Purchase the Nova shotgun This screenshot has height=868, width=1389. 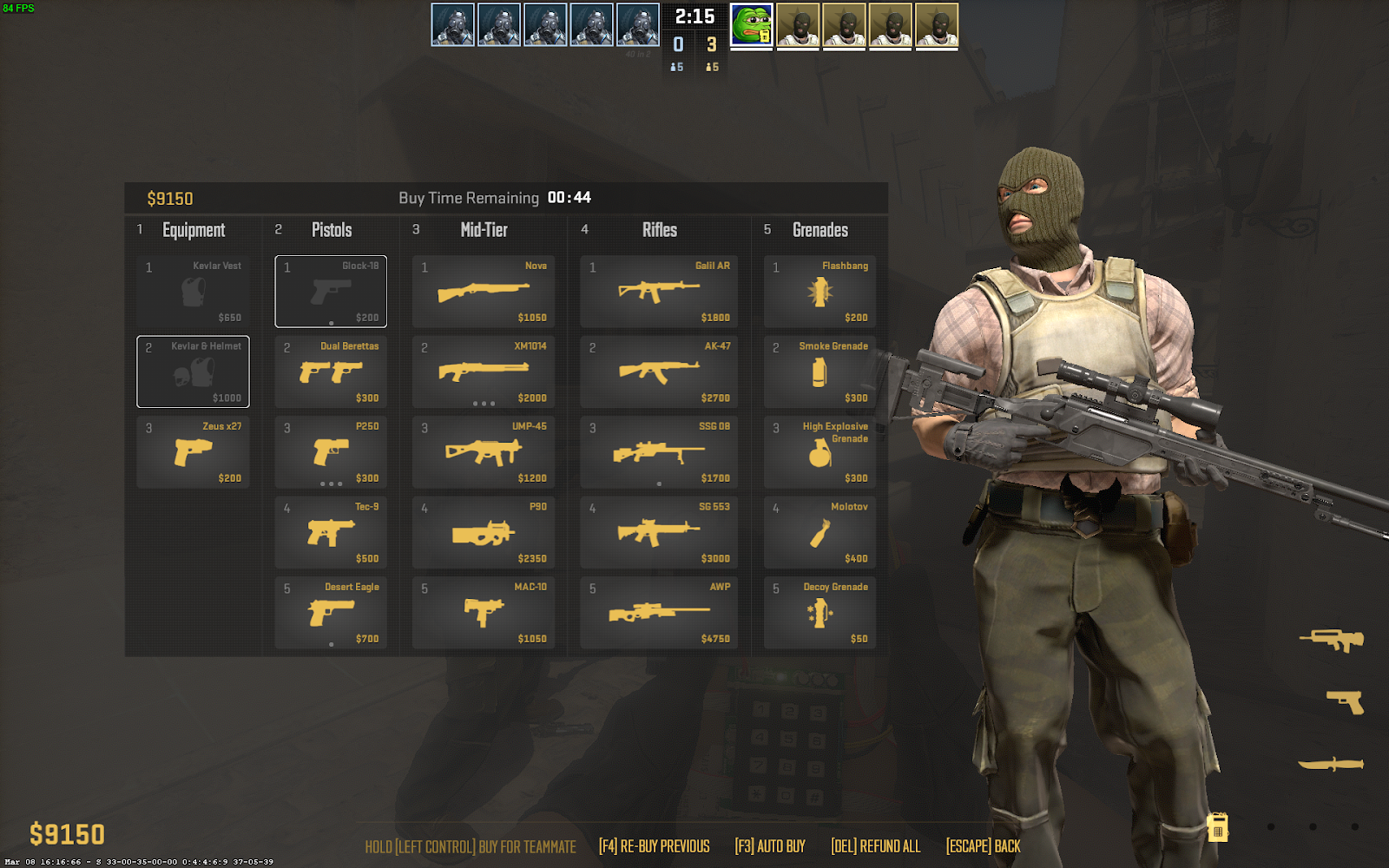484,292
